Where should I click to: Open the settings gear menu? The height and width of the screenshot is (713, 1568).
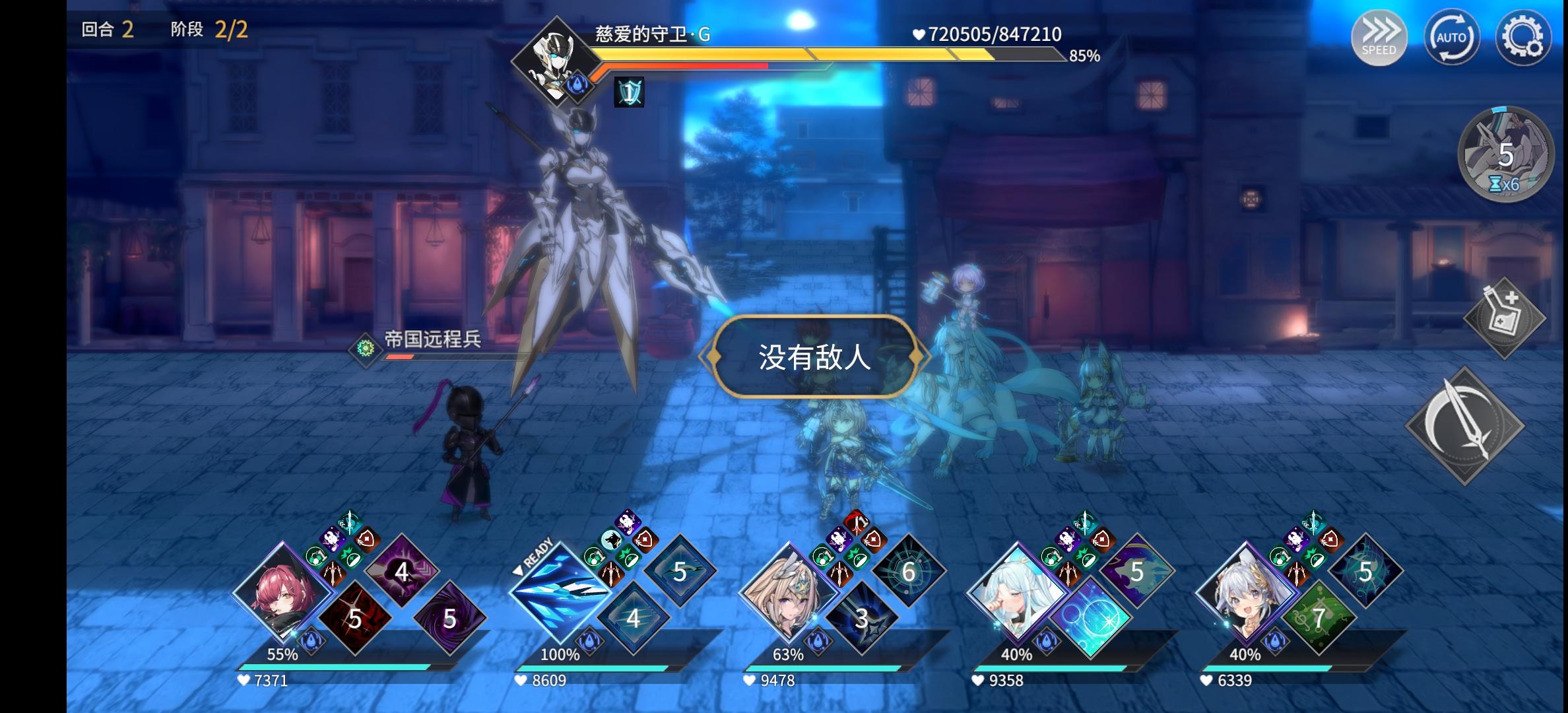coord(1524,36)
